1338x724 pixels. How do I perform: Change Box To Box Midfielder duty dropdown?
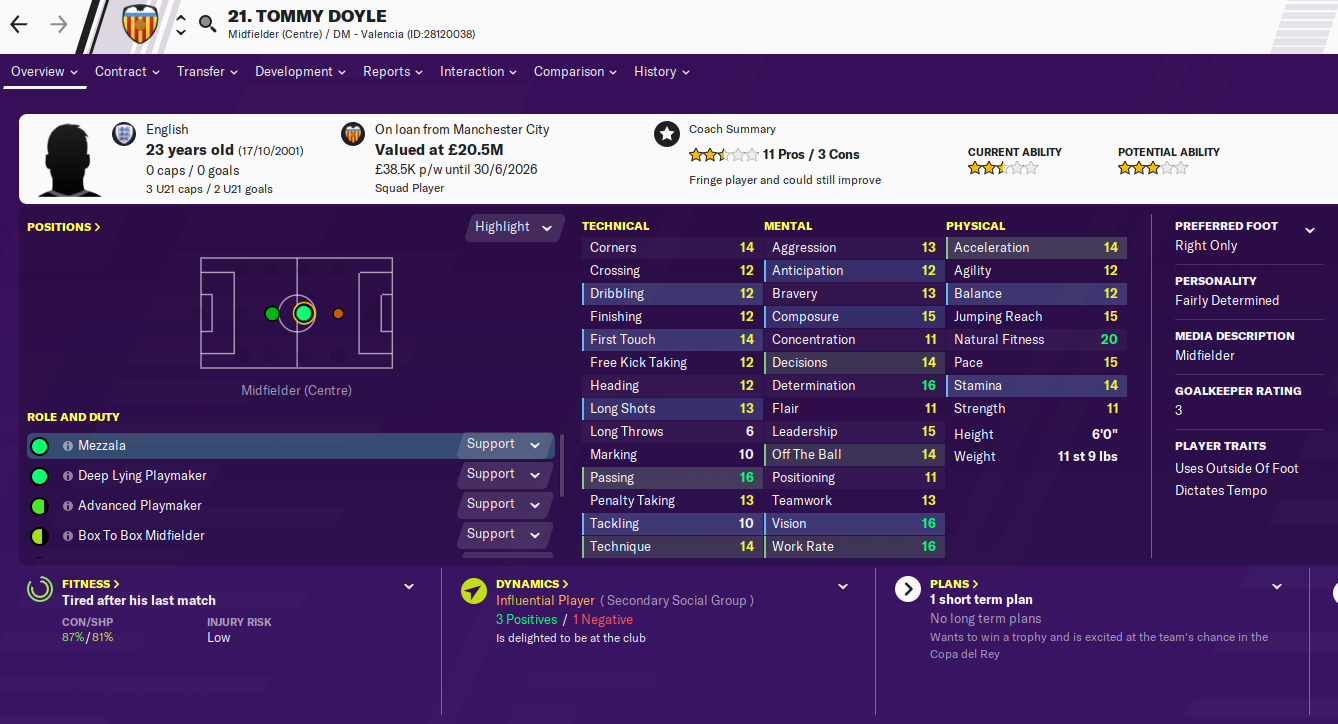click(x=504, y=534)
